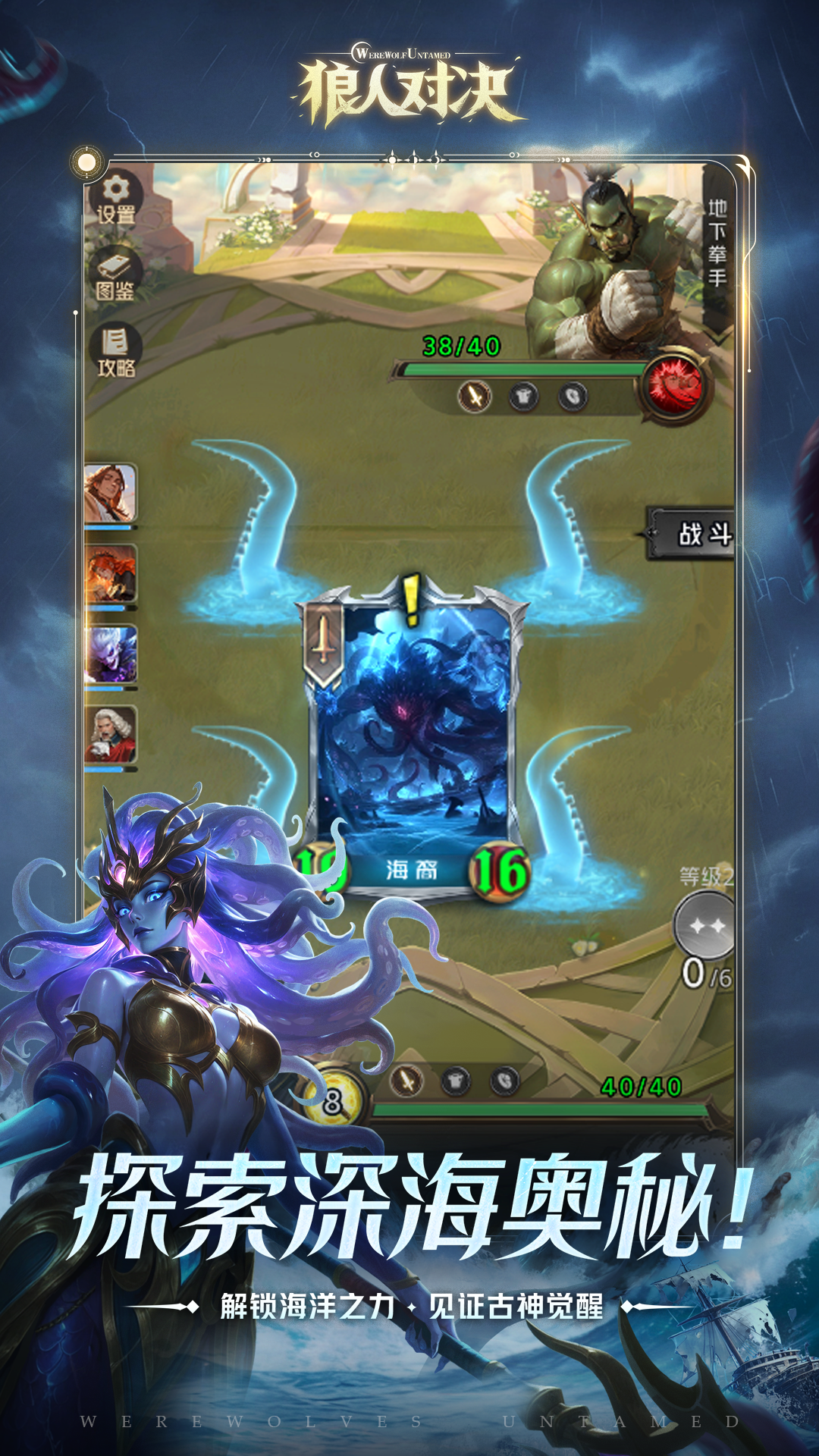819x1456 pixels.
Task: Open the 图鉴 codex book
Action: click(x=115, y=274)
